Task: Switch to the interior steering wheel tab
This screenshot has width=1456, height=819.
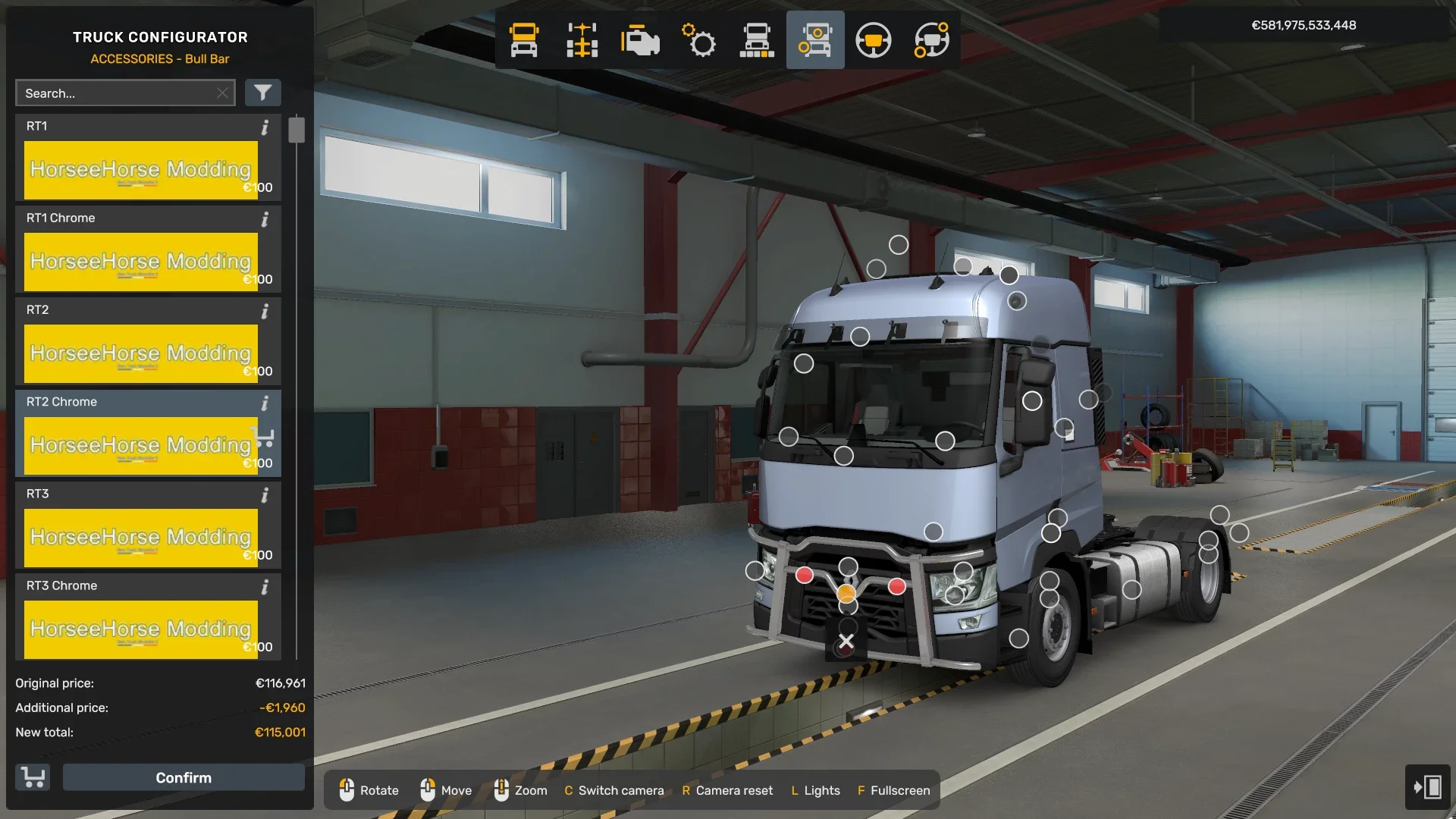Action: point(874,40)
